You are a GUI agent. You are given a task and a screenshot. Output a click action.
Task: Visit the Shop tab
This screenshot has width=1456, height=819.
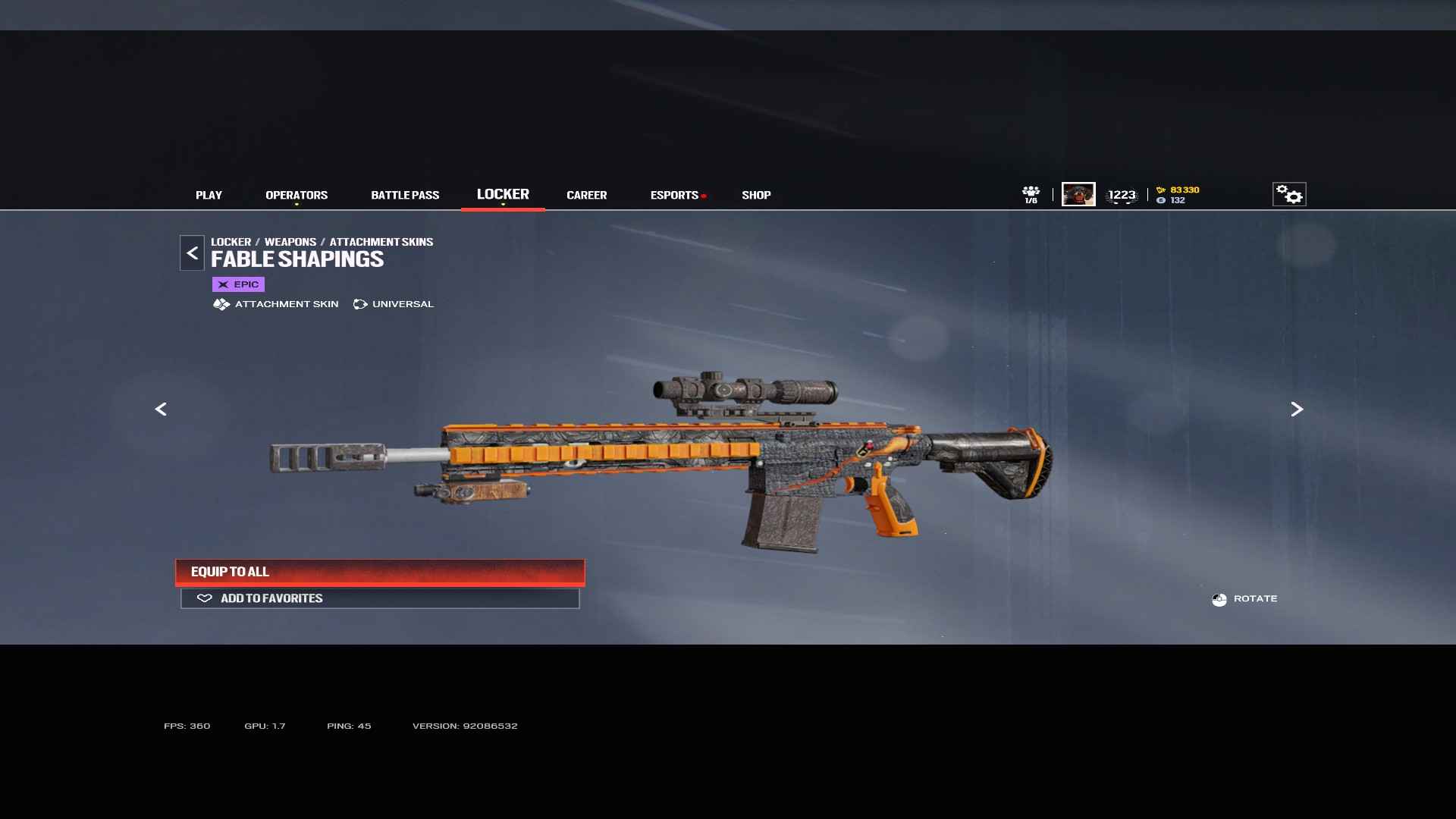[x=756, y=195]
